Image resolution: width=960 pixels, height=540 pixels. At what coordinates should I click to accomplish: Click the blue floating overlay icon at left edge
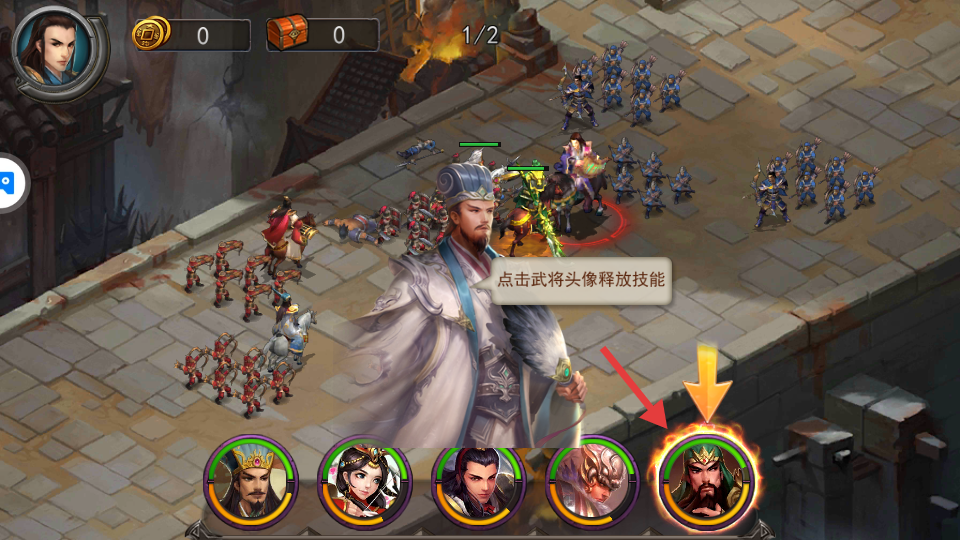tap(8, 183)
